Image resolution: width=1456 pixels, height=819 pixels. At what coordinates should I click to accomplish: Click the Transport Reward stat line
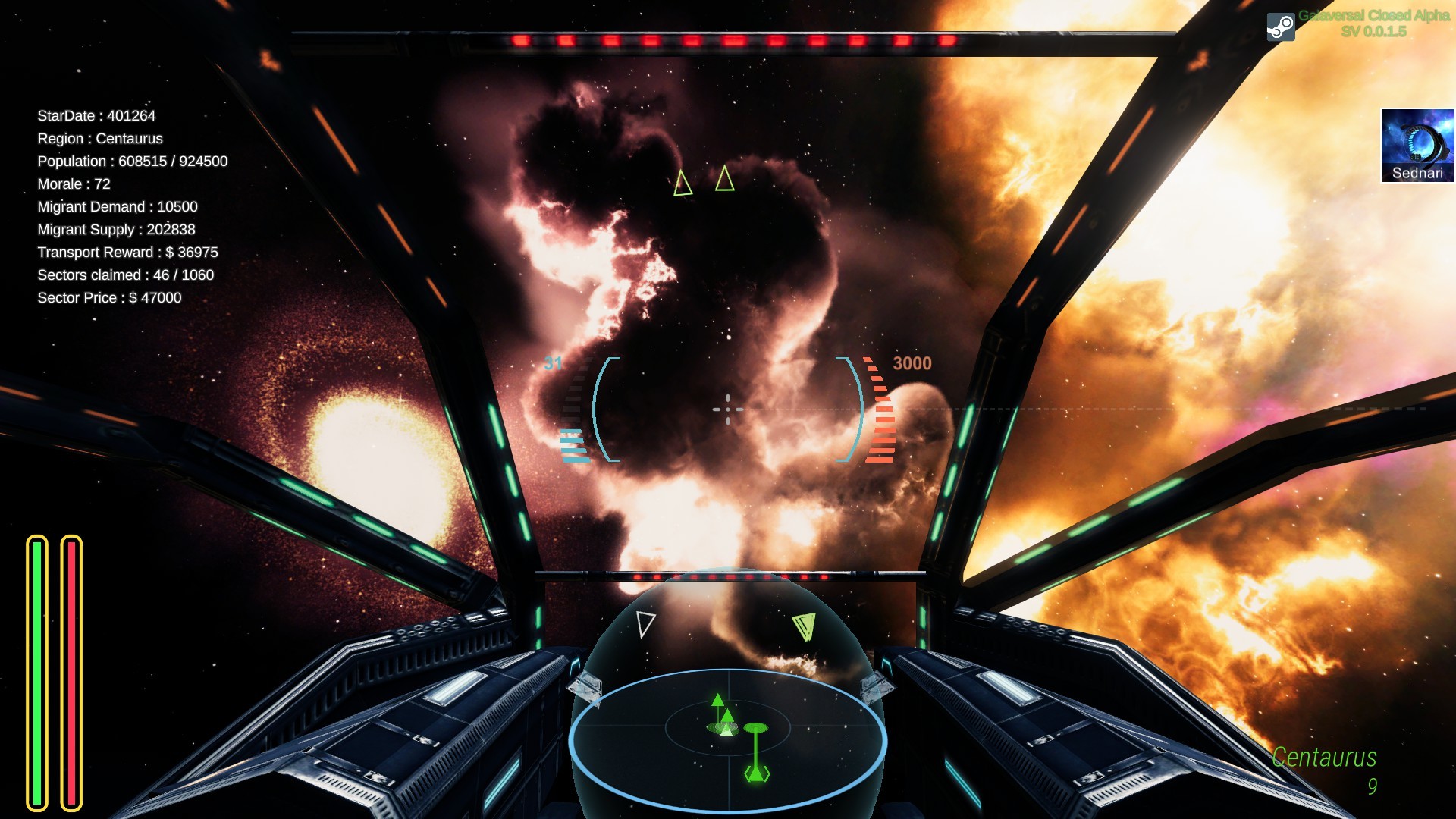point(127,252)
